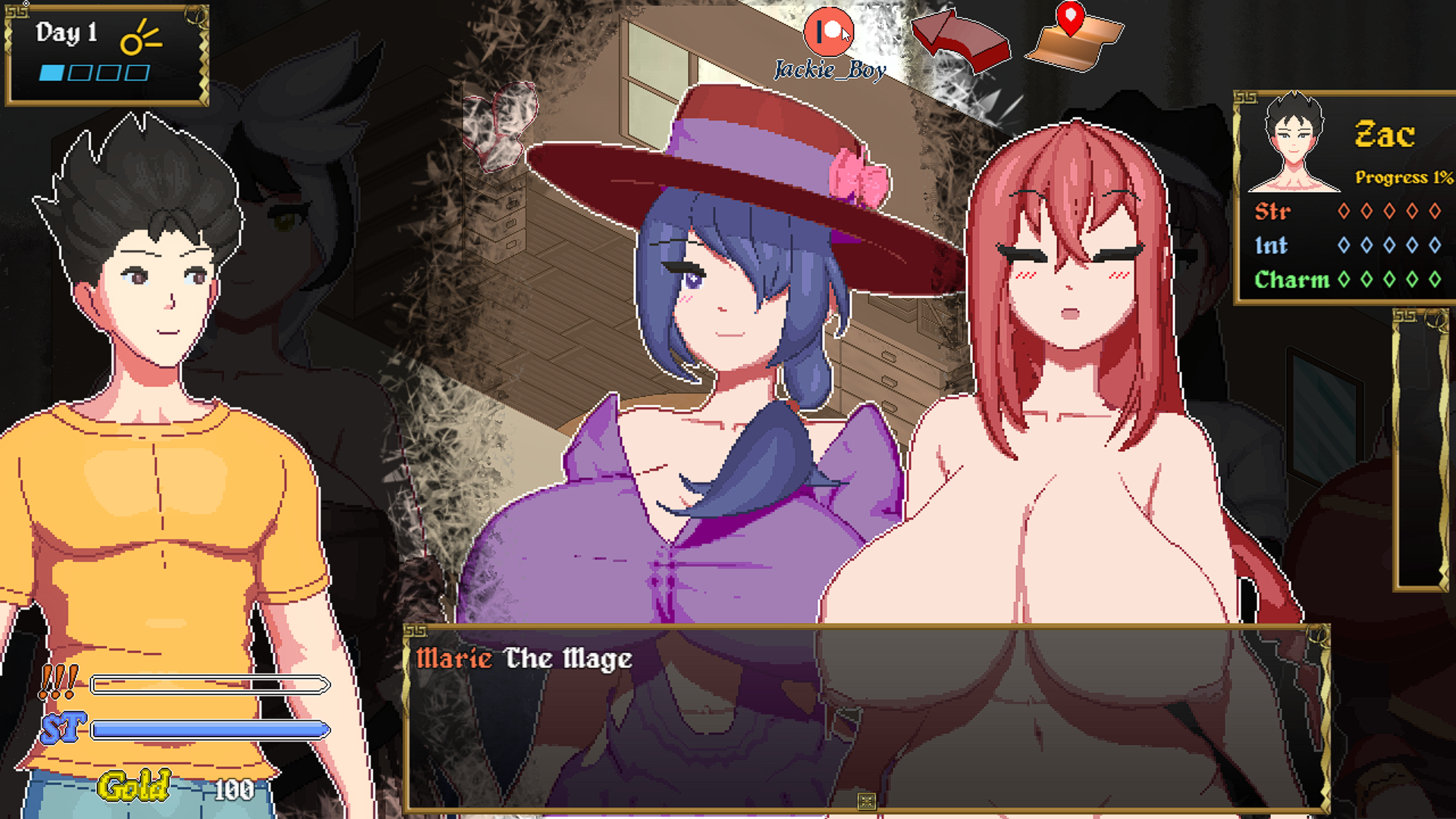
Task: Open the map with the pin icon
Action: pyautogui.click(x=1074, y=38)
